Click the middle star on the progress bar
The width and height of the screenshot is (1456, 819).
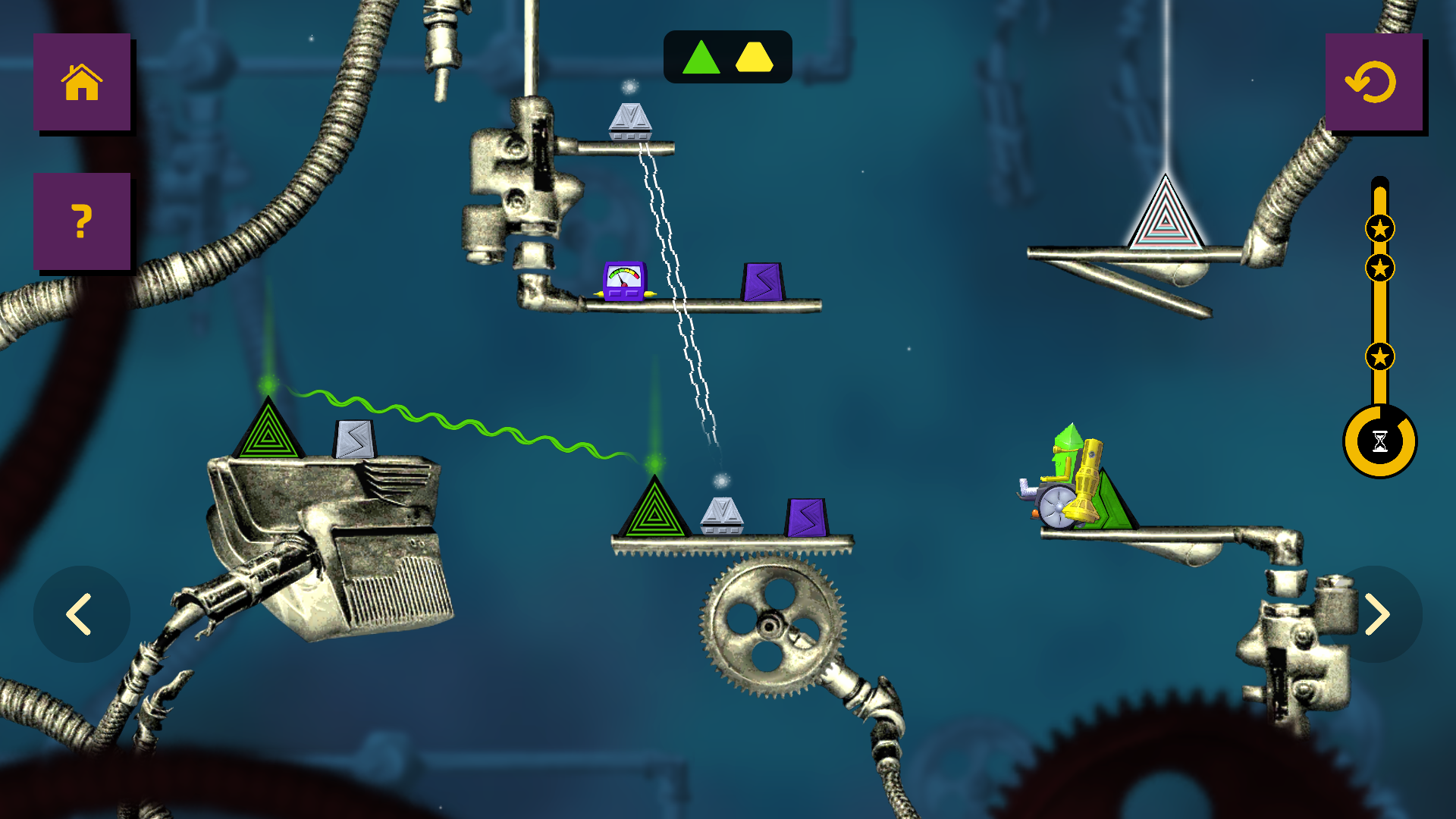(x=1382, y=267)
